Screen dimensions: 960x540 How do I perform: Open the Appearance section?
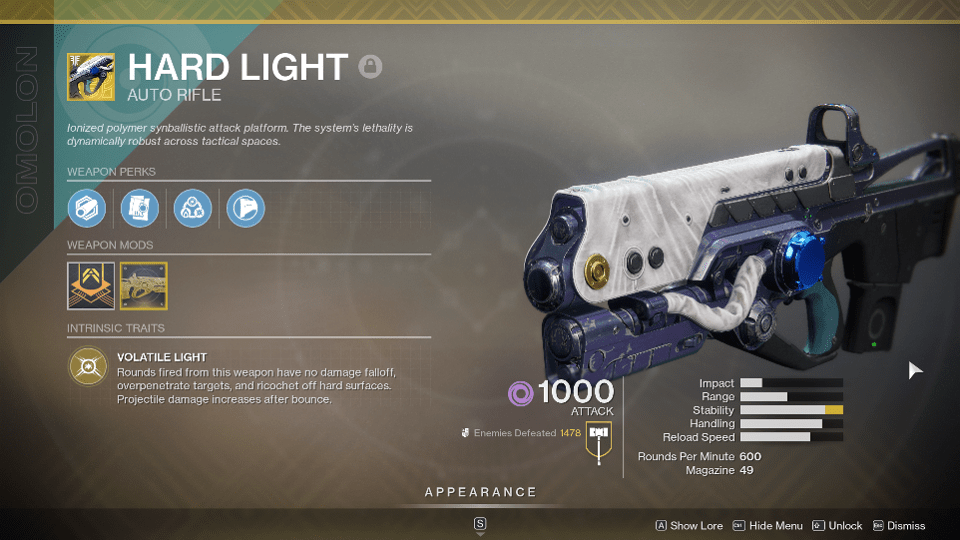480,492
